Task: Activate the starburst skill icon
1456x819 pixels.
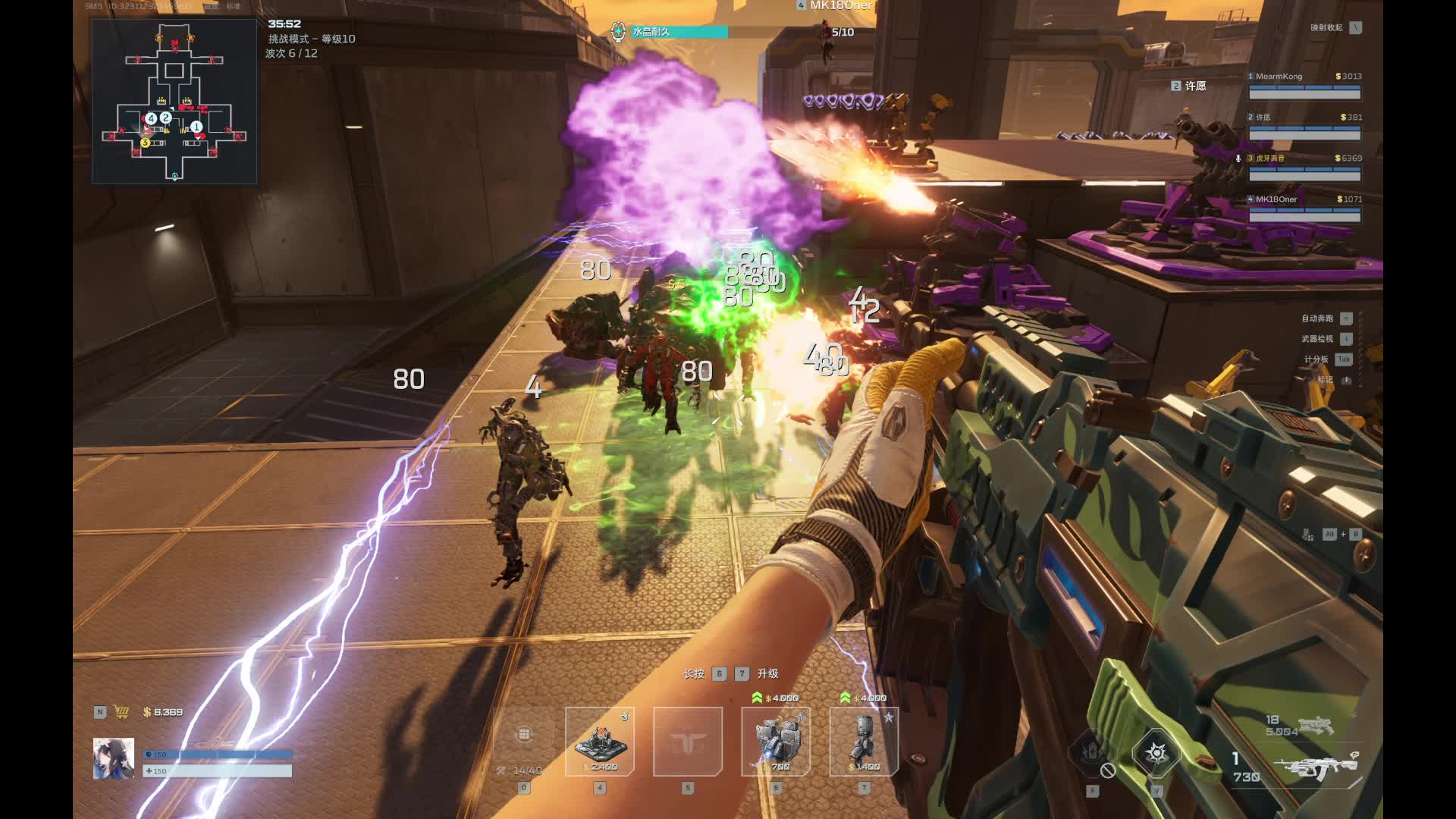Action: pyautogui.click(x=1156, y=753)
